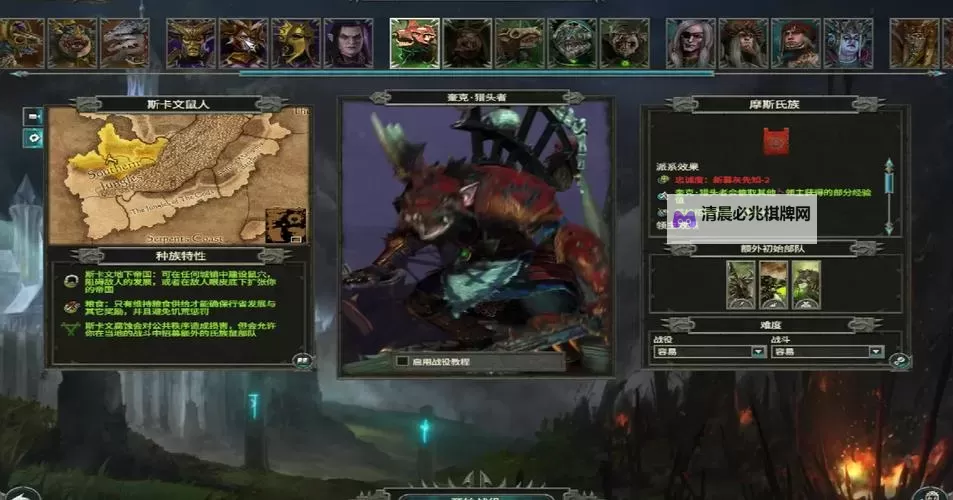
Task: Select the gold-masked purple dark elf portrait
Action: (190, 43)
